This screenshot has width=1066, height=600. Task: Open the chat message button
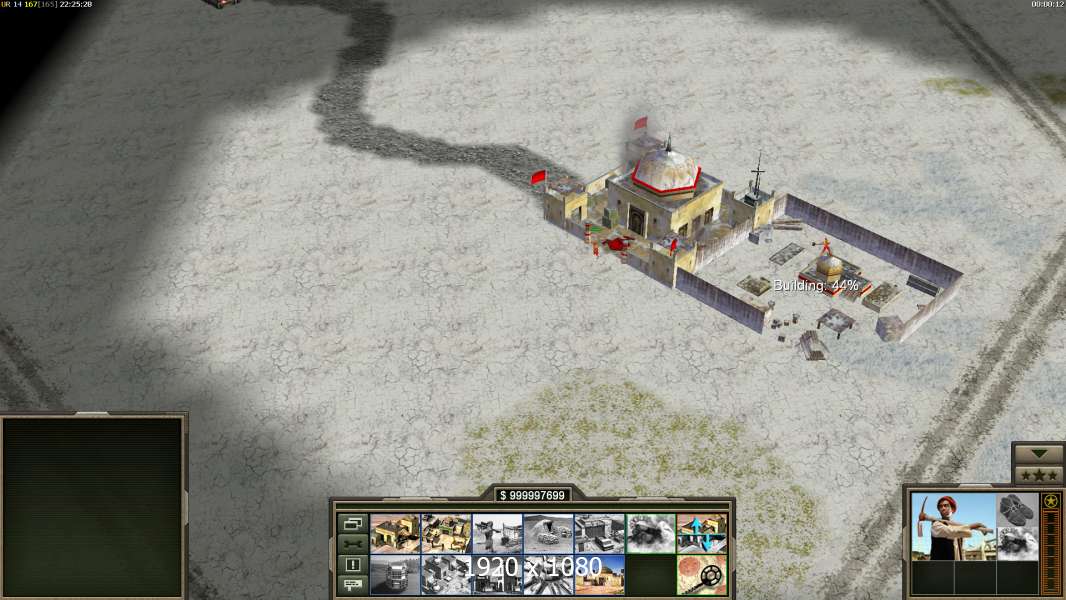(352, 585)
